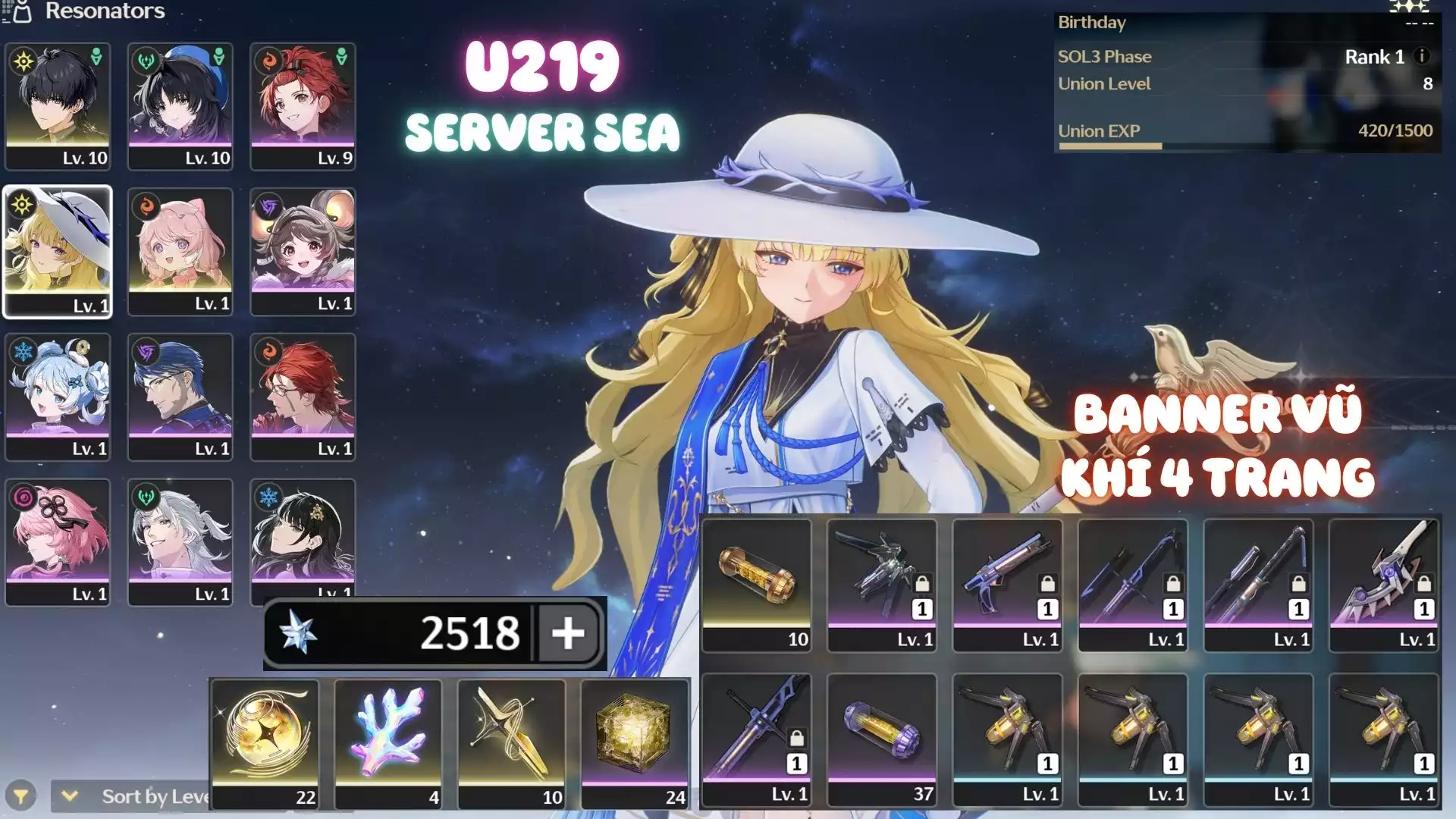
Task: Select the blonde resonator with white hat
Action: (x=58, y=251)
